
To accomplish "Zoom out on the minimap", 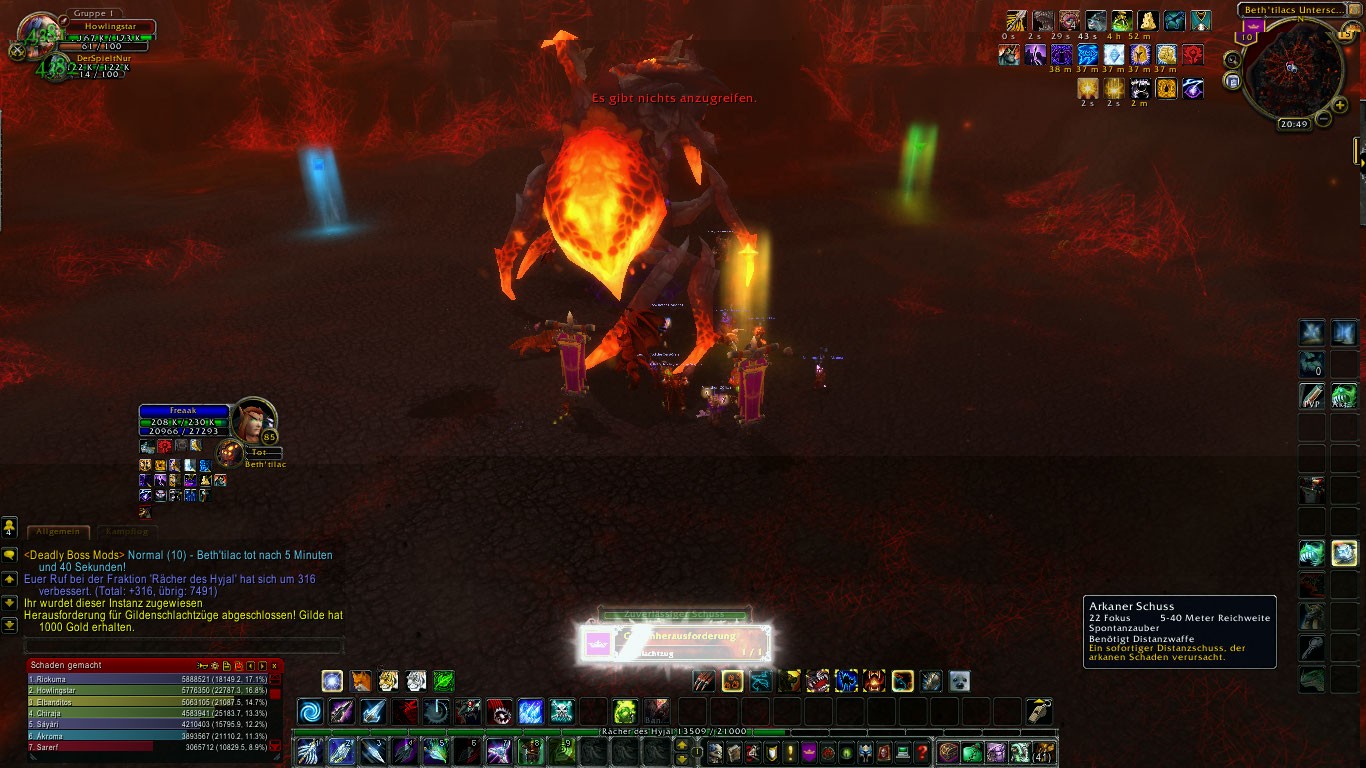I will pos(1323,119).
